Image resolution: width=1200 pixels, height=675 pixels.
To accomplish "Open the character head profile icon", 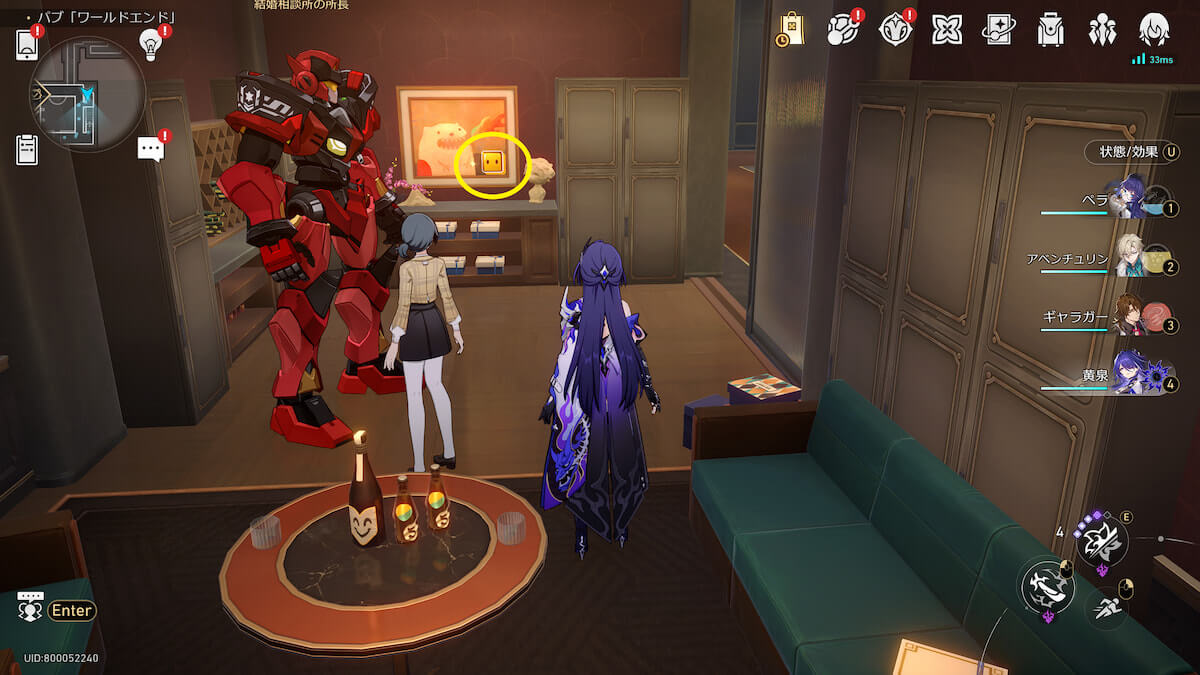I will [x=1154, y=30].
